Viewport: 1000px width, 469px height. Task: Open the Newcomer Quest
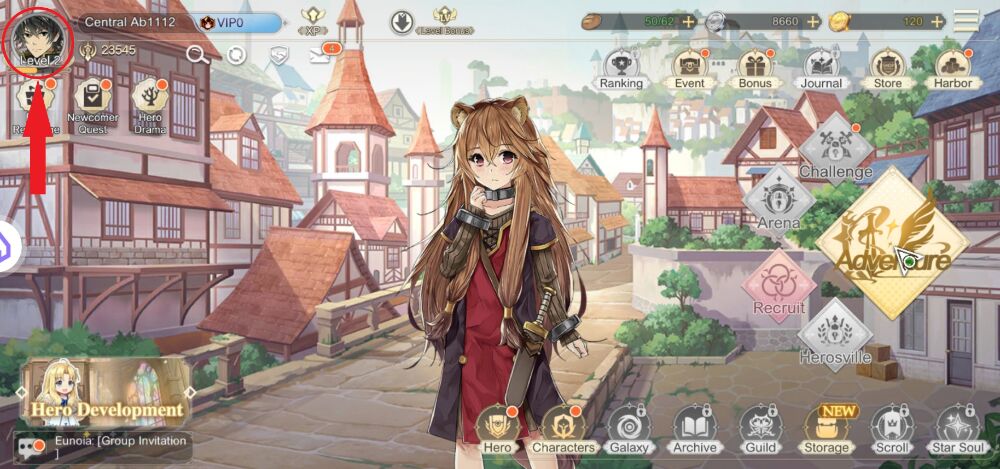coord(92,104)
